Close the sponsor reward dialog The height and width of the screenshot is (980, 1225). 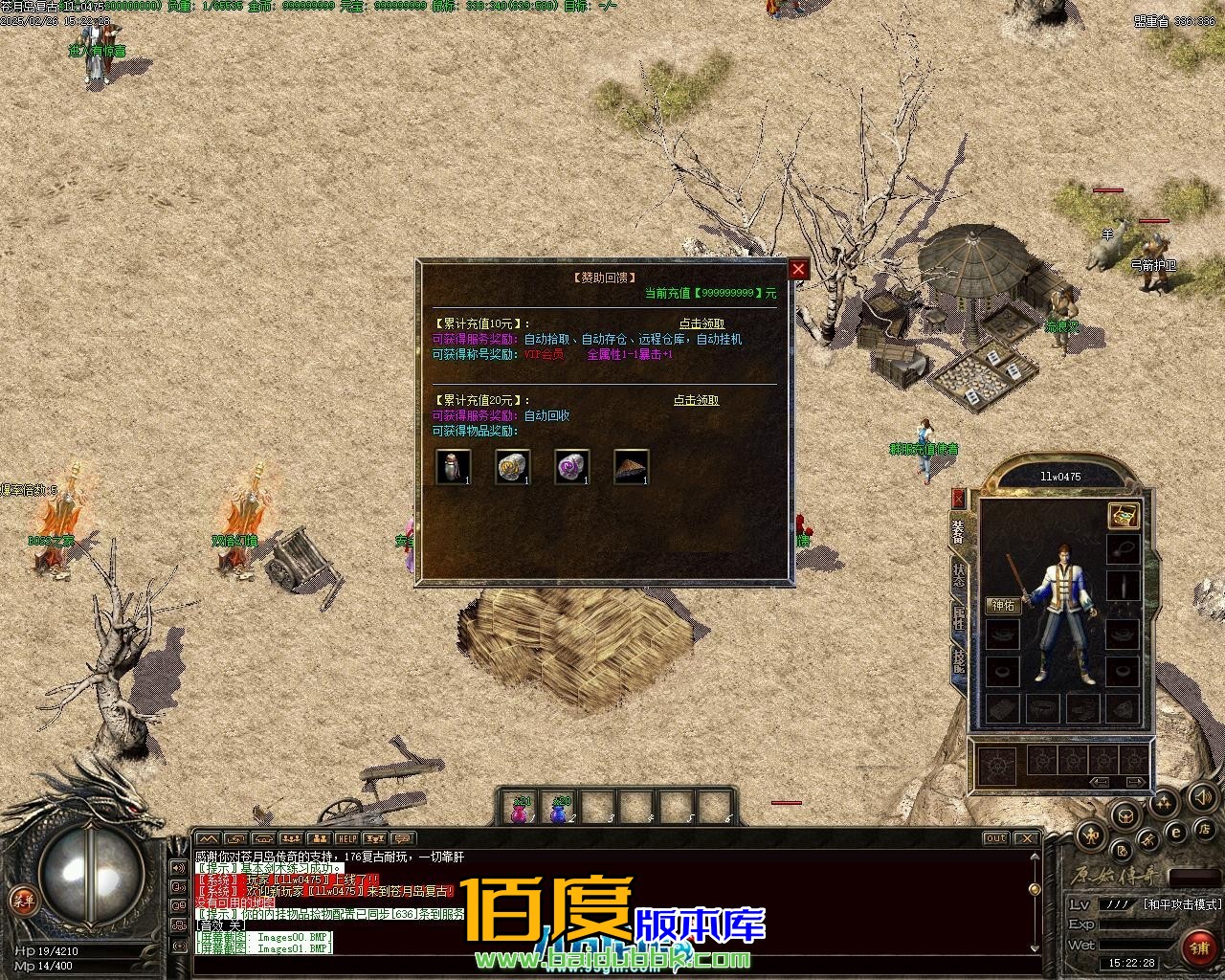pos(798,269)
